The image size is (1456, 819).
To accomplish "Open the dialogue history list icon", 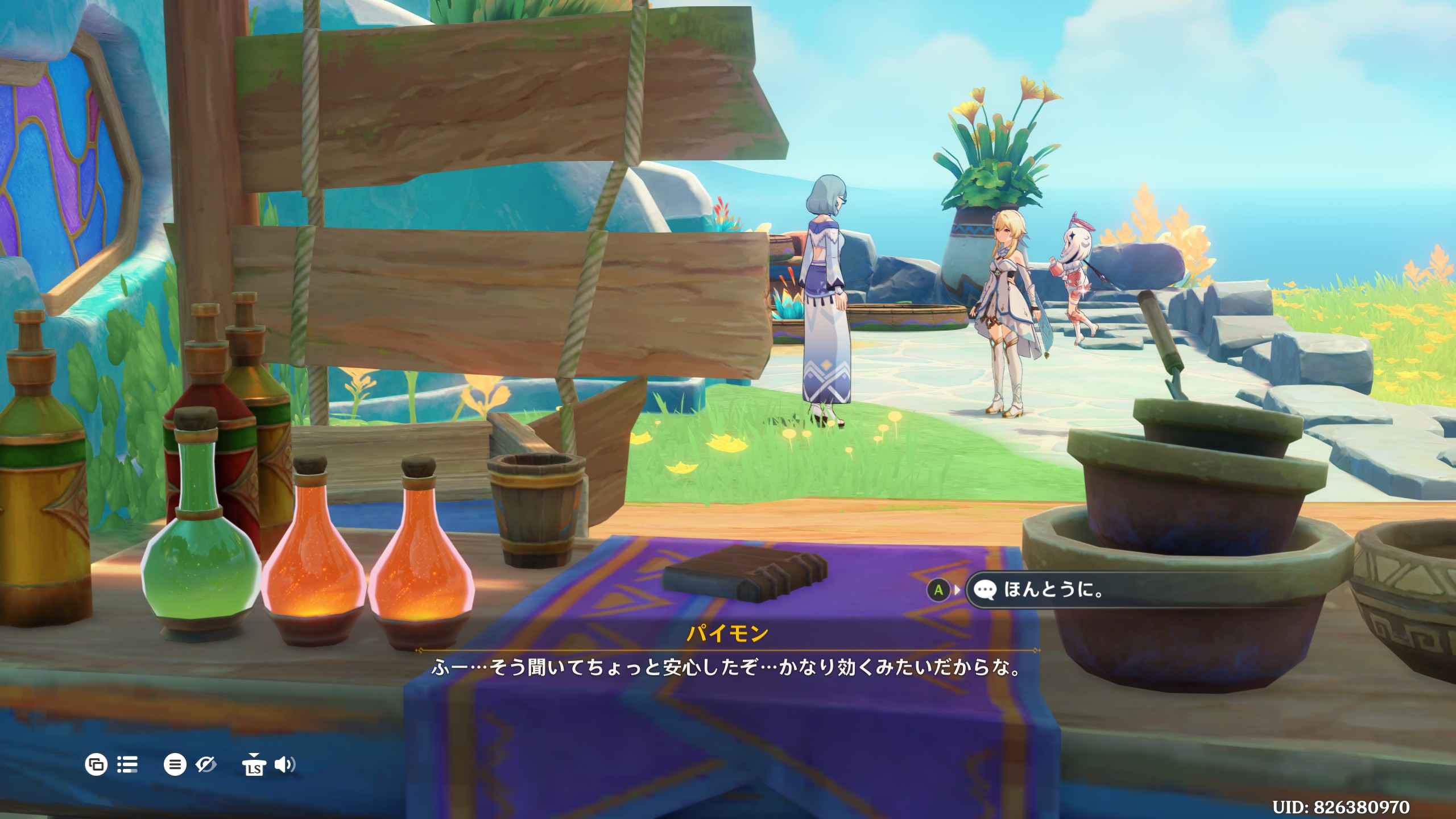I will pyautogui.click(x=127, y=764).
